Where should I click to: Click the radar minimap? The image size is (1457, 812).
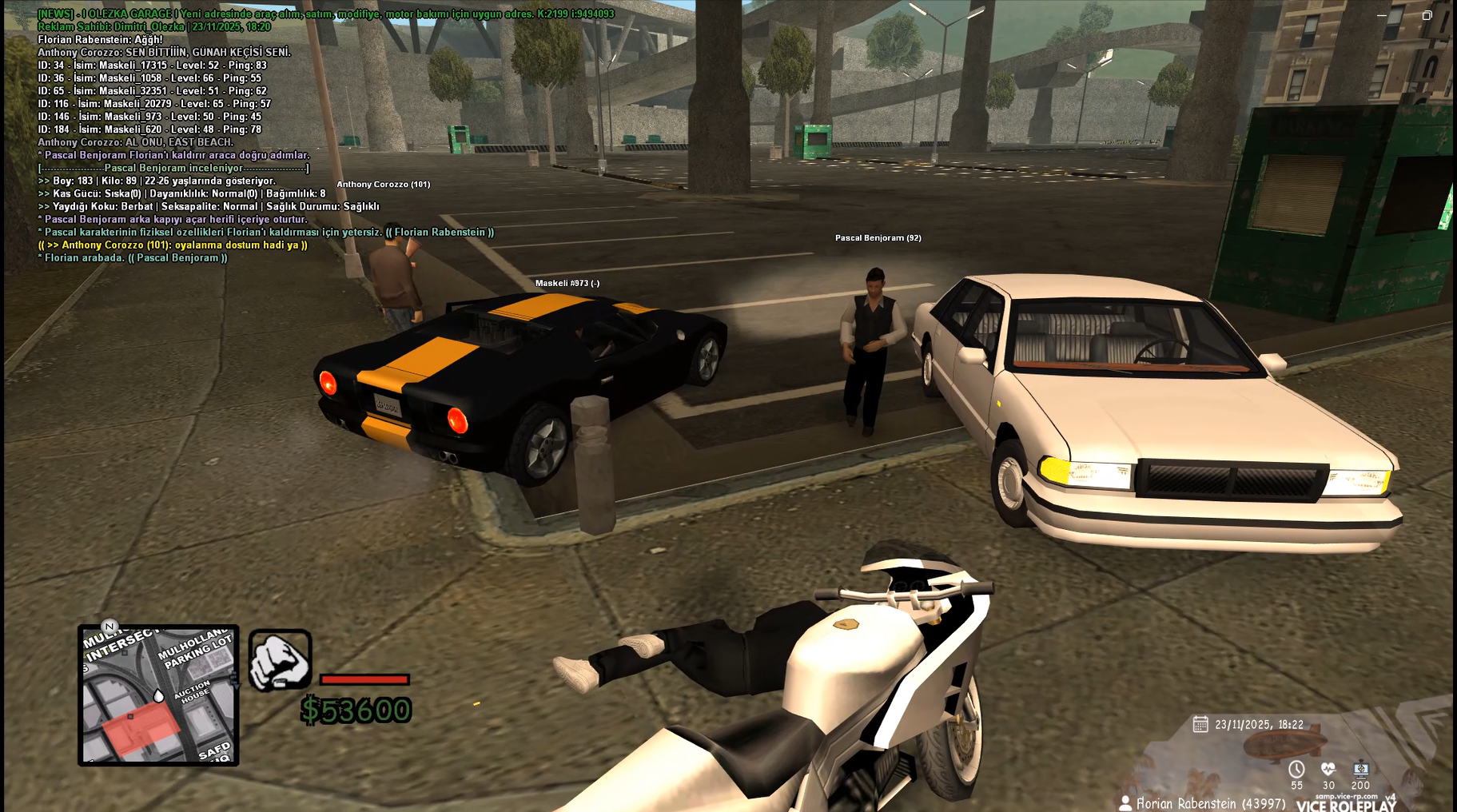158,695
